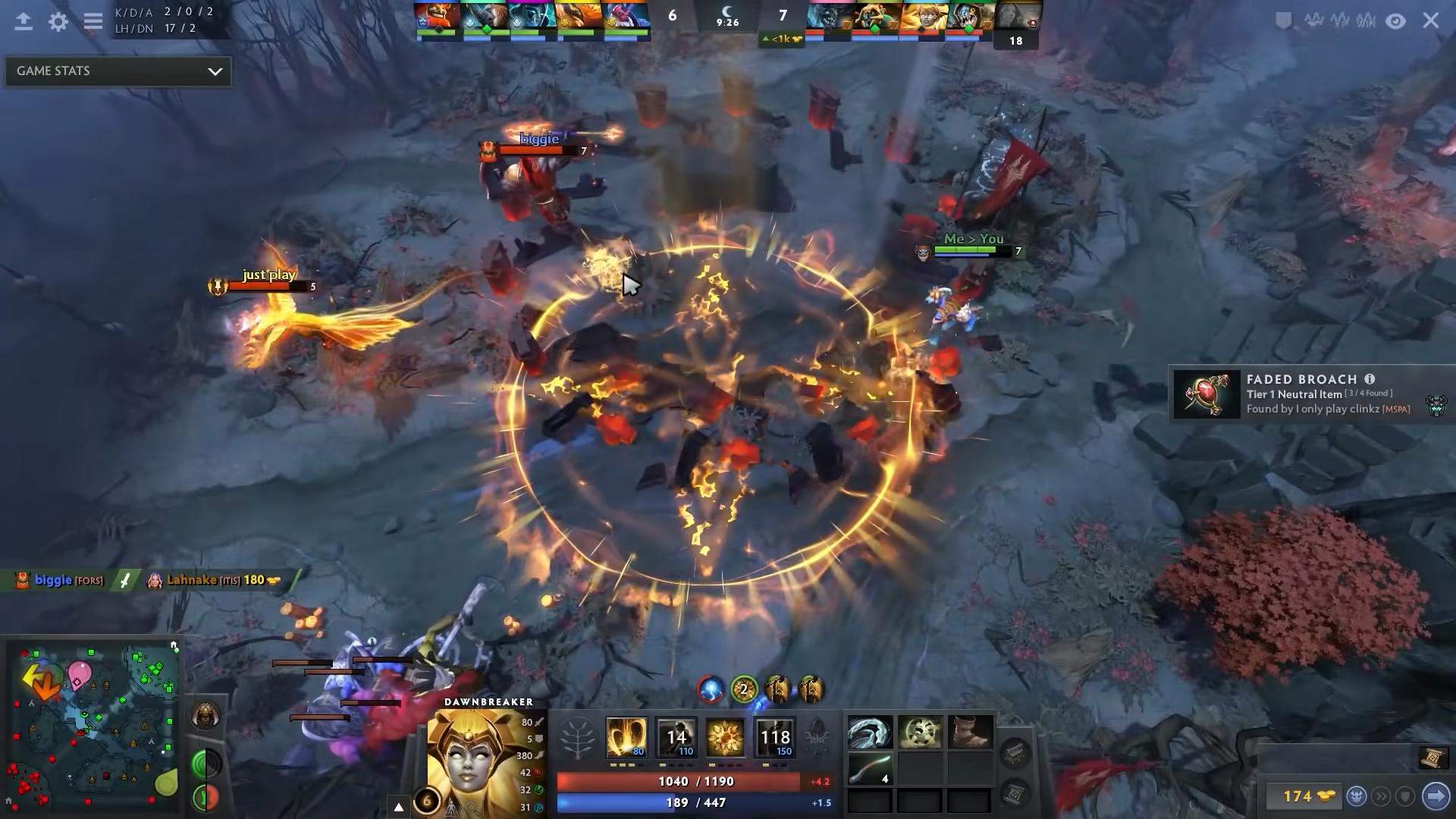Click the courier deliver arrow button

(x=1436, y=796)
